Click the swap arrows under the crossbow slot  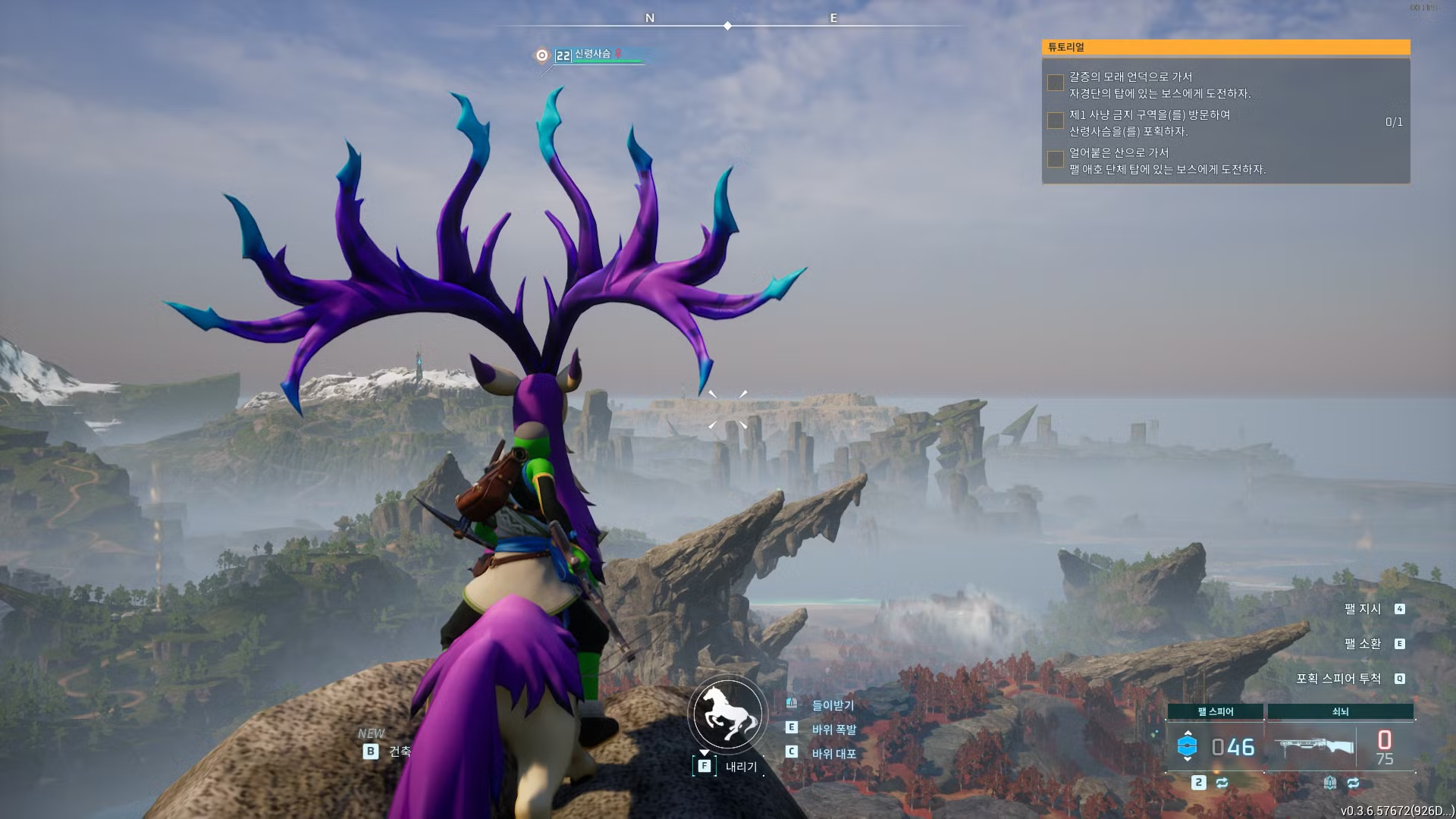point(1354,783)
